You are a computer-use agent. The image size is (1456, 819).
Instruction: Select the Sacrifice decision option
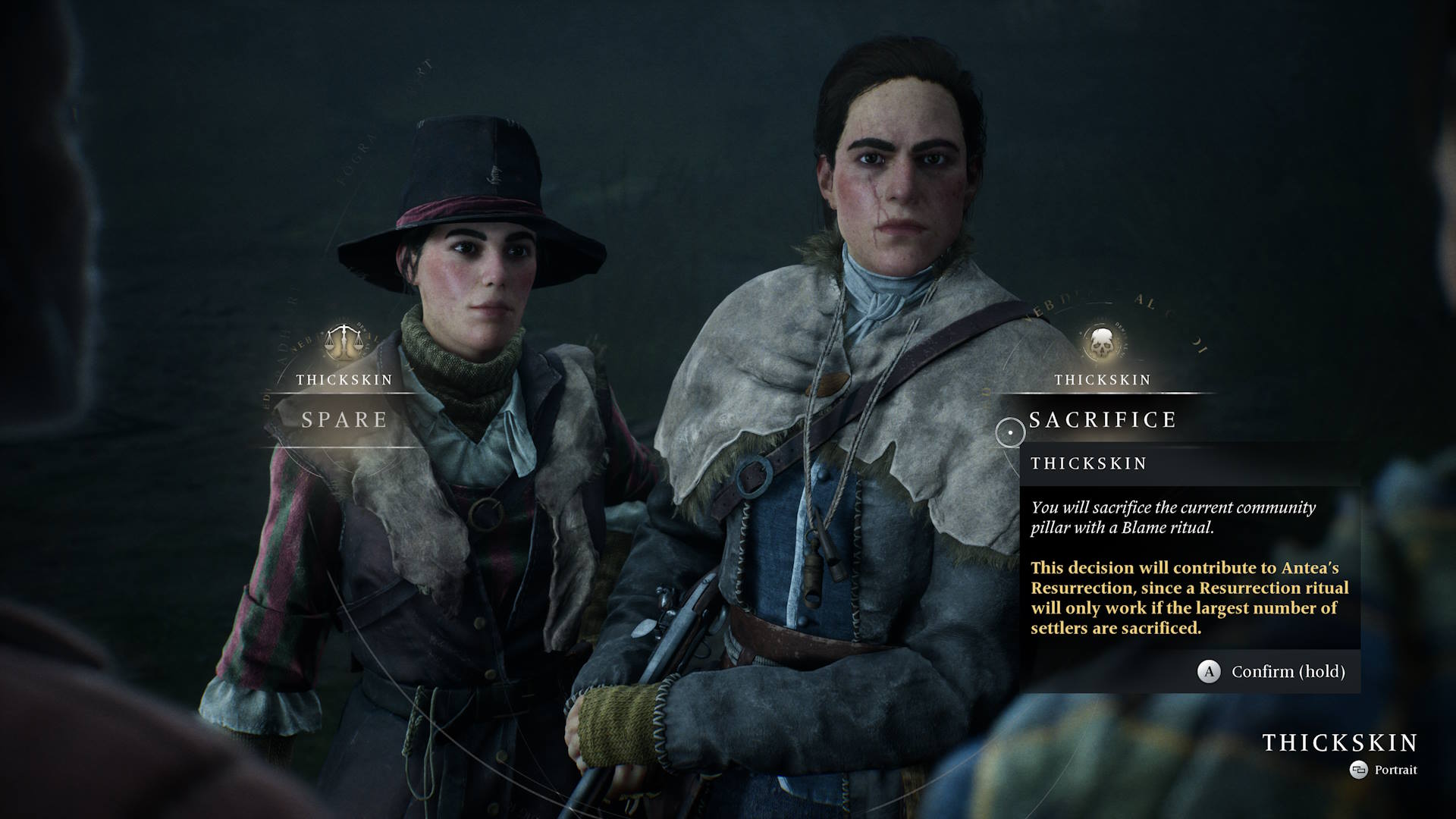tap(1102, 419)
